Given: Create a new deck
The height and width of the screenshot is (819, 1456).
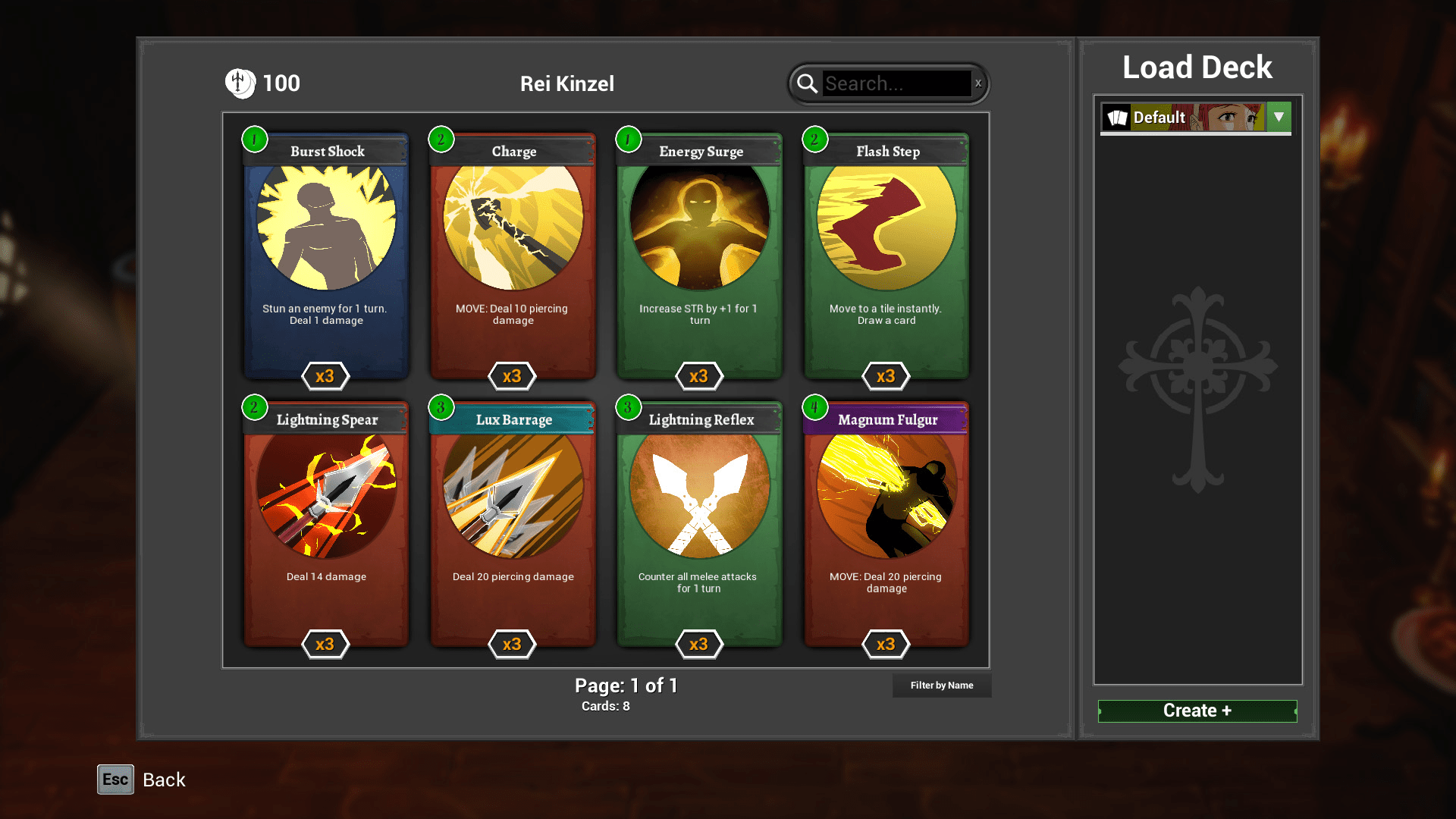Looking at the screenshot, I should coord(1197,711).
